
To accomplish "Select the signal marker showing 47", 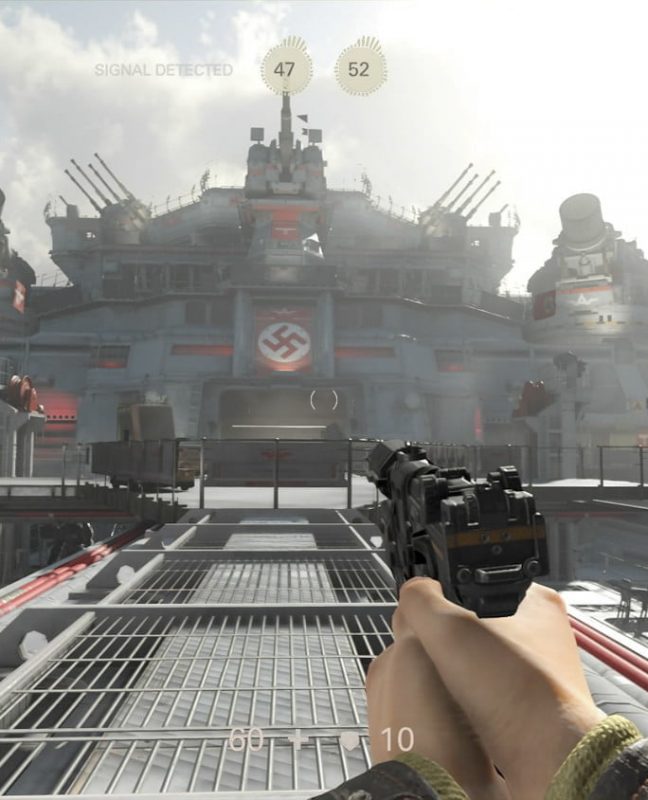I will click(286, 69).
